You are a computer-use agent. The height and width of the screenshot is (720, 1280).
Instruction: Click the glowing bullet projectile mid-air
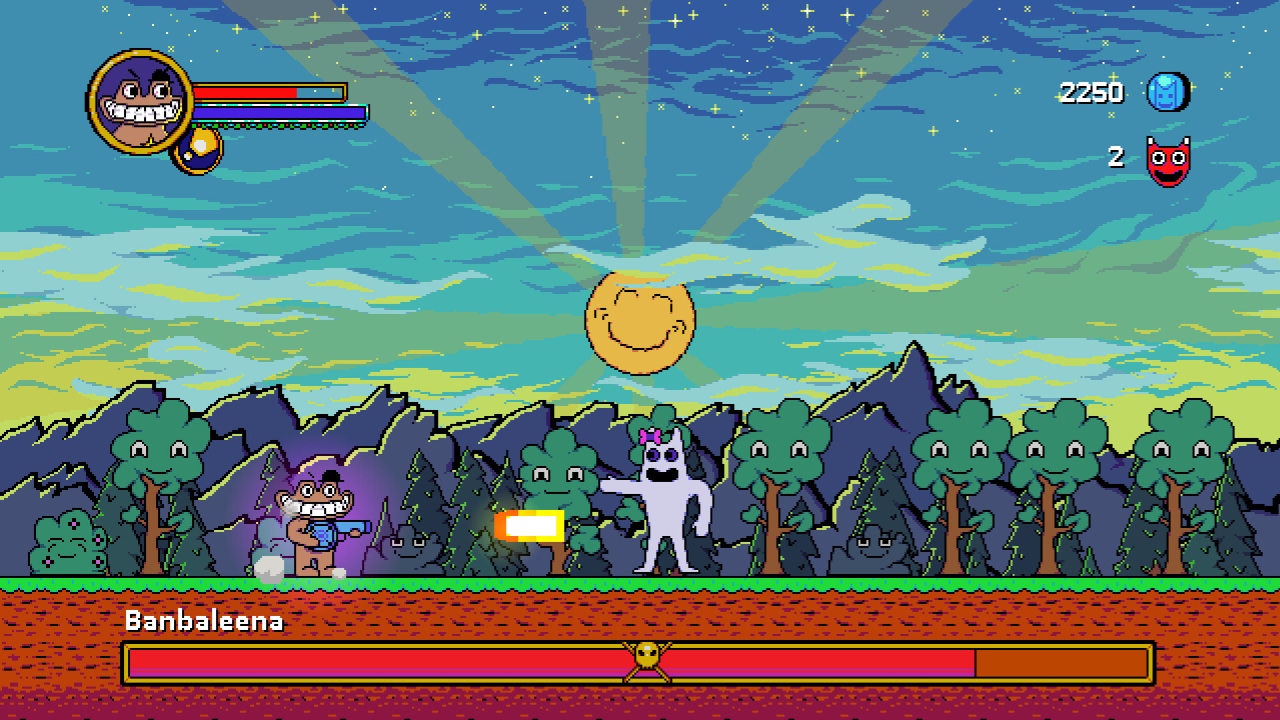pyautogui.click(x=529, y=524)
